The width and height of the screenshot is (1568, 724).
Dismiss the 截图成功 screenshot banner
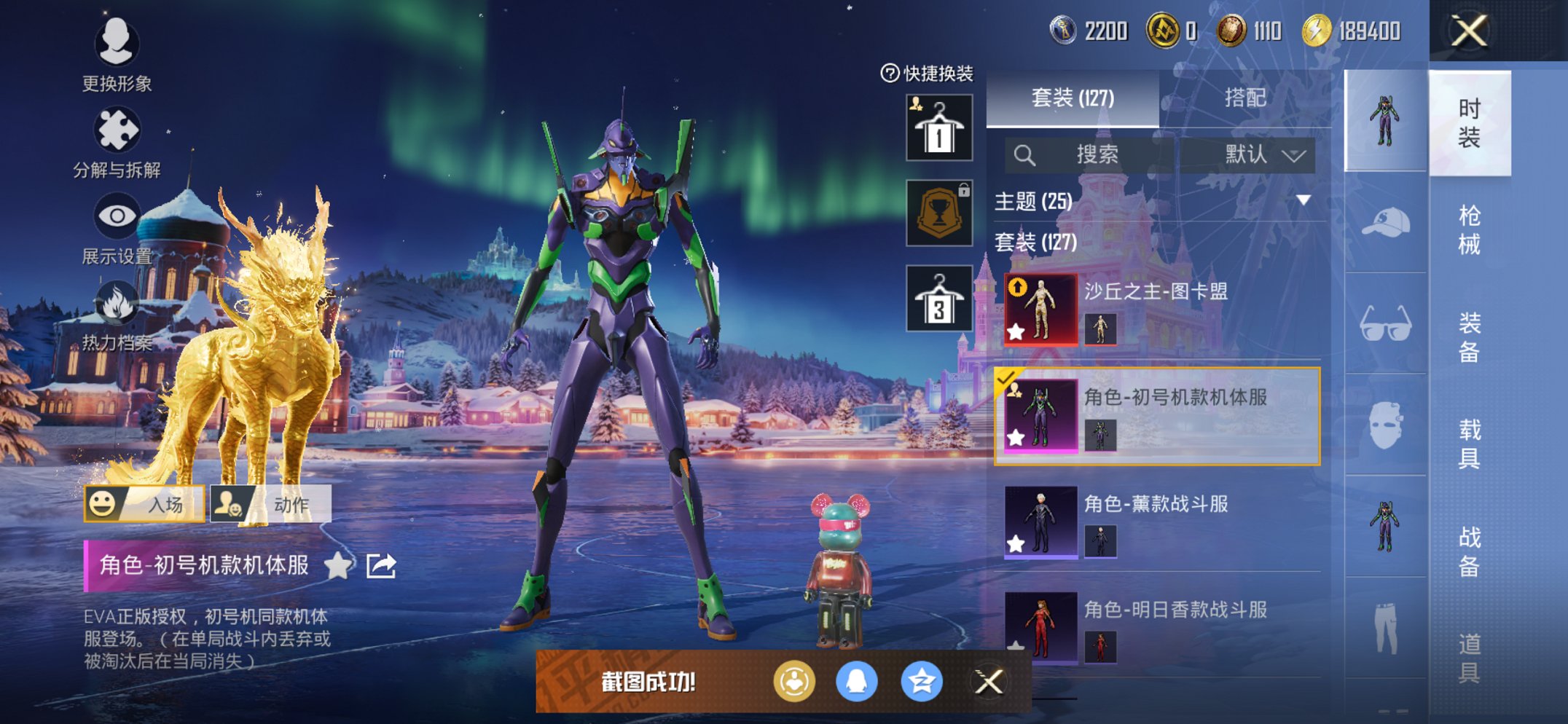pyautogui.click(x=989, y=682)
